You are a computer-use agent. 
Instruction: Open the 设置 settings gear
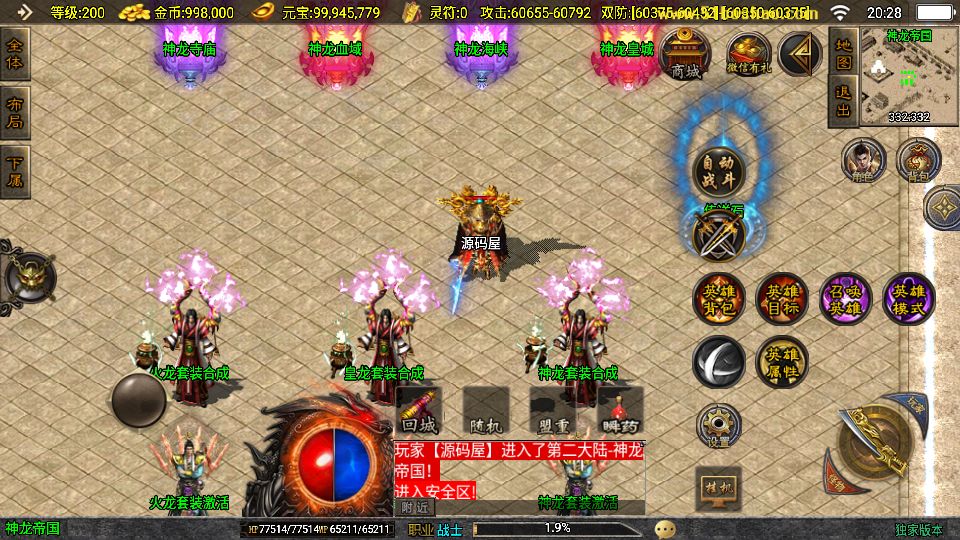pos(718,426)
